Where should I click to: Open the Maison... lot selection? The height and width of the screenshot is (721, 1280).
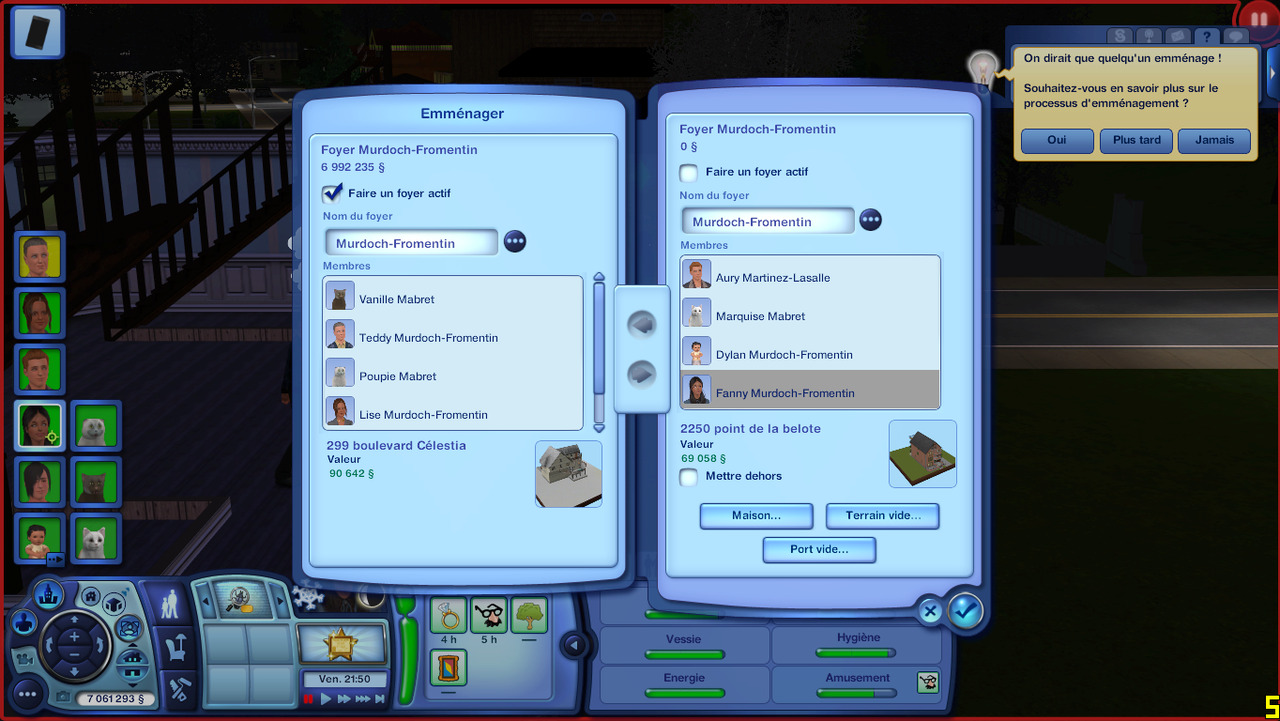[x=756, y=516]
